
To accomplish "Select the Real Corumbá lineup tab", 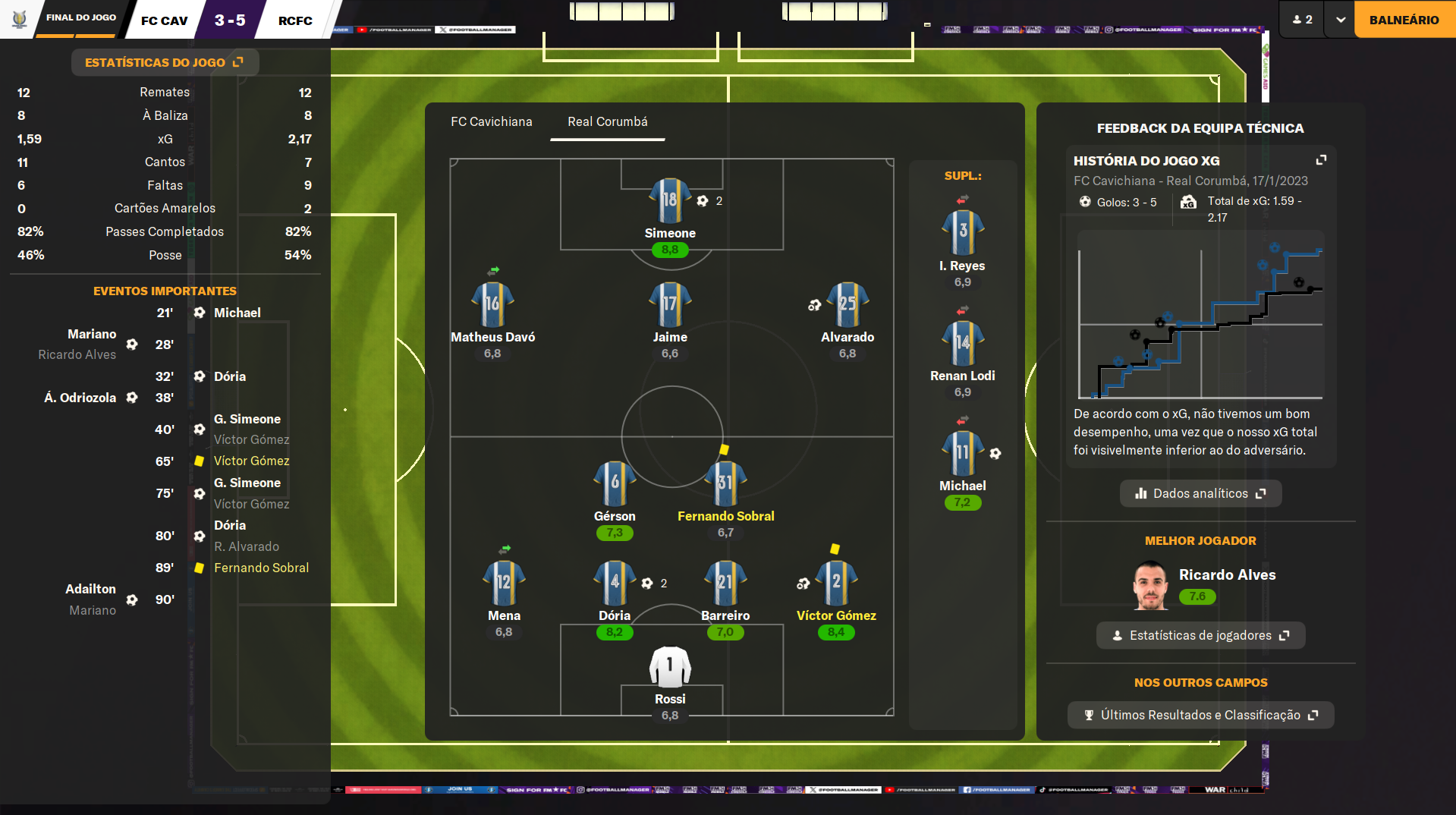I will point(607,121).
